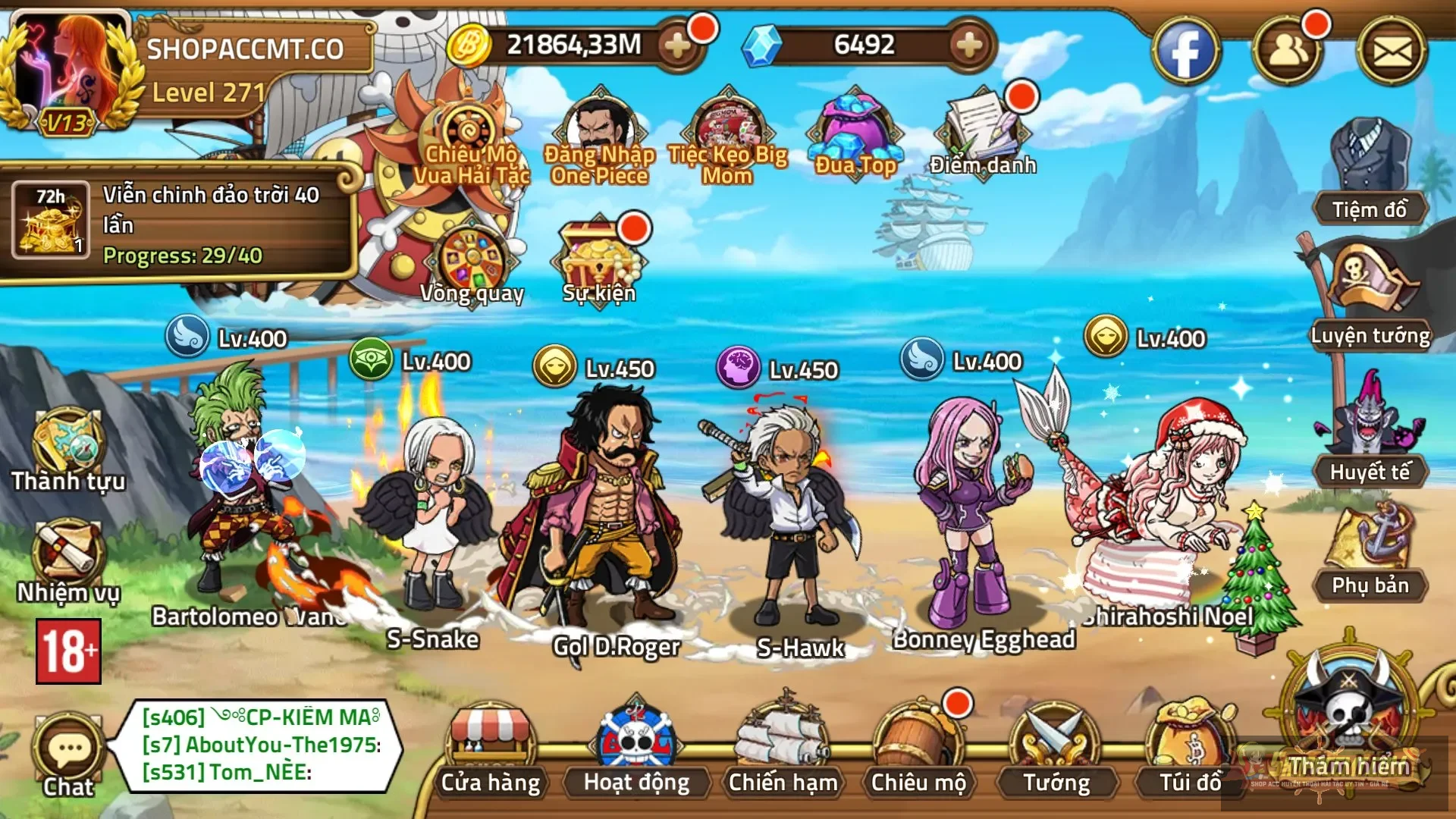The image size is (1456, 819).
Task: Open Điểm danh daily check-in
Action: (x=983, y=133)
